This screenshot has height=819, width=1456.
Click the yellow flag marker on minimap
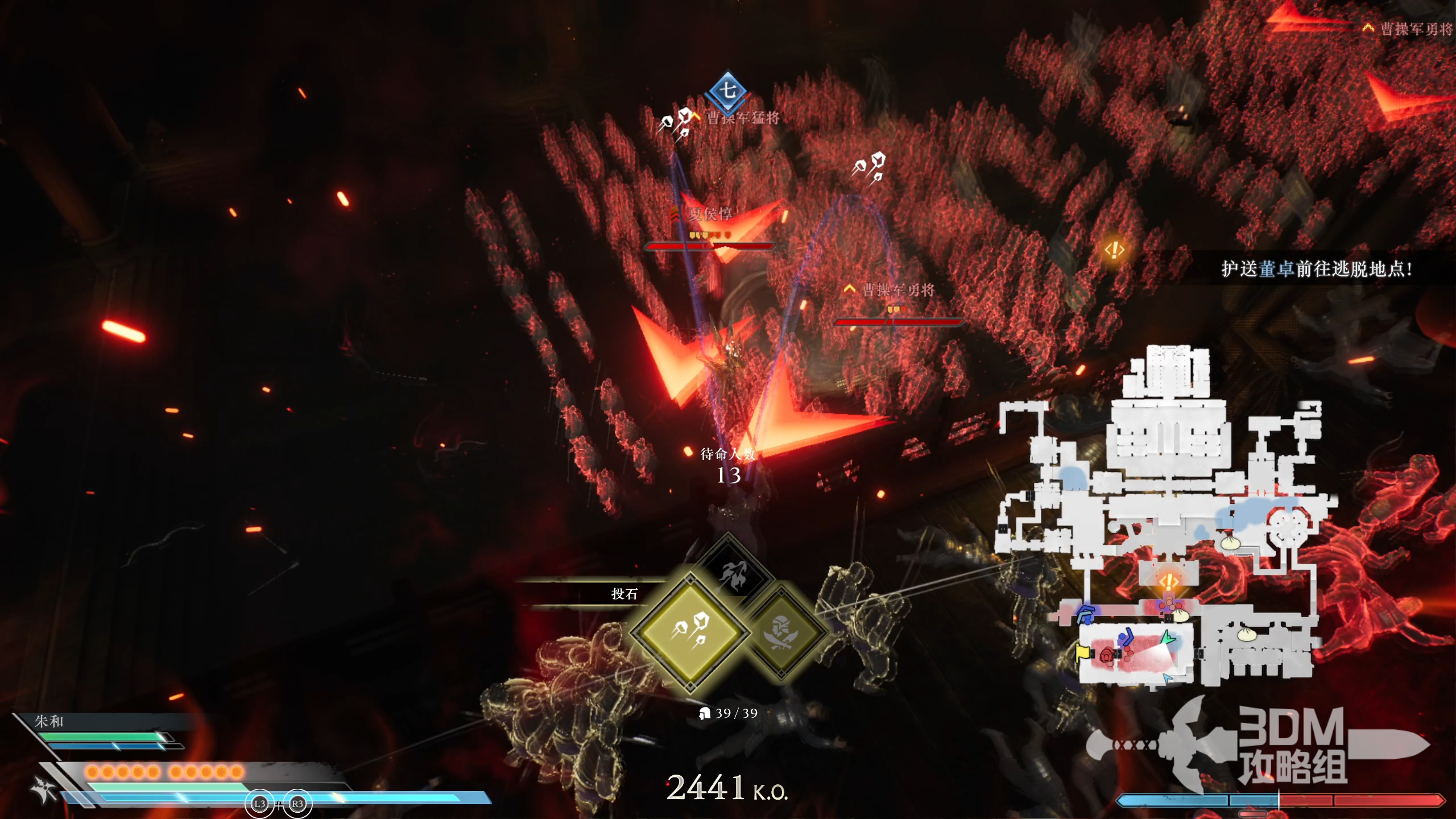[1081, 652]
